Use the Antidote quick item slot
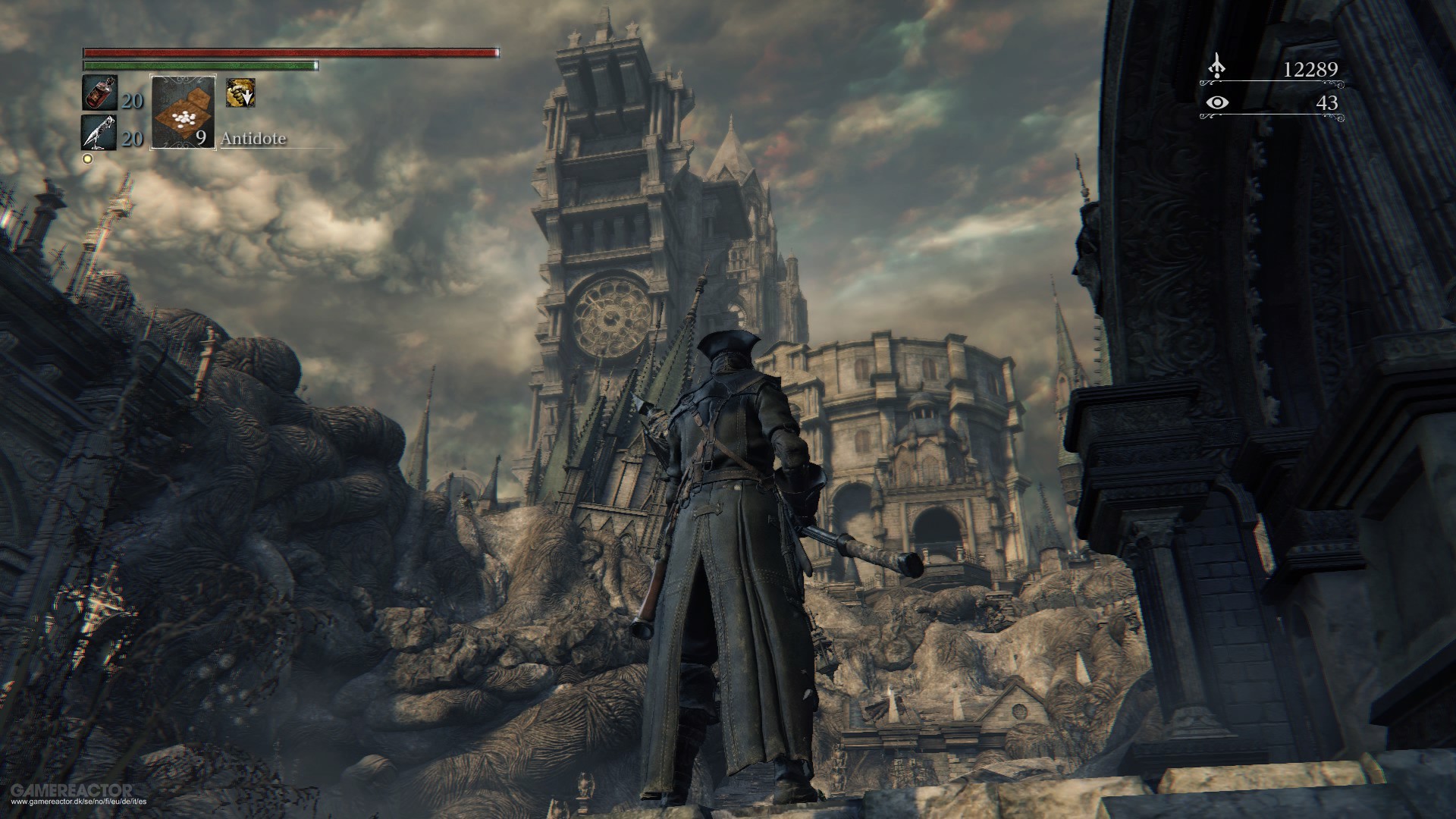The width and height of the screenshot is (1456, 819). point(184,111)
